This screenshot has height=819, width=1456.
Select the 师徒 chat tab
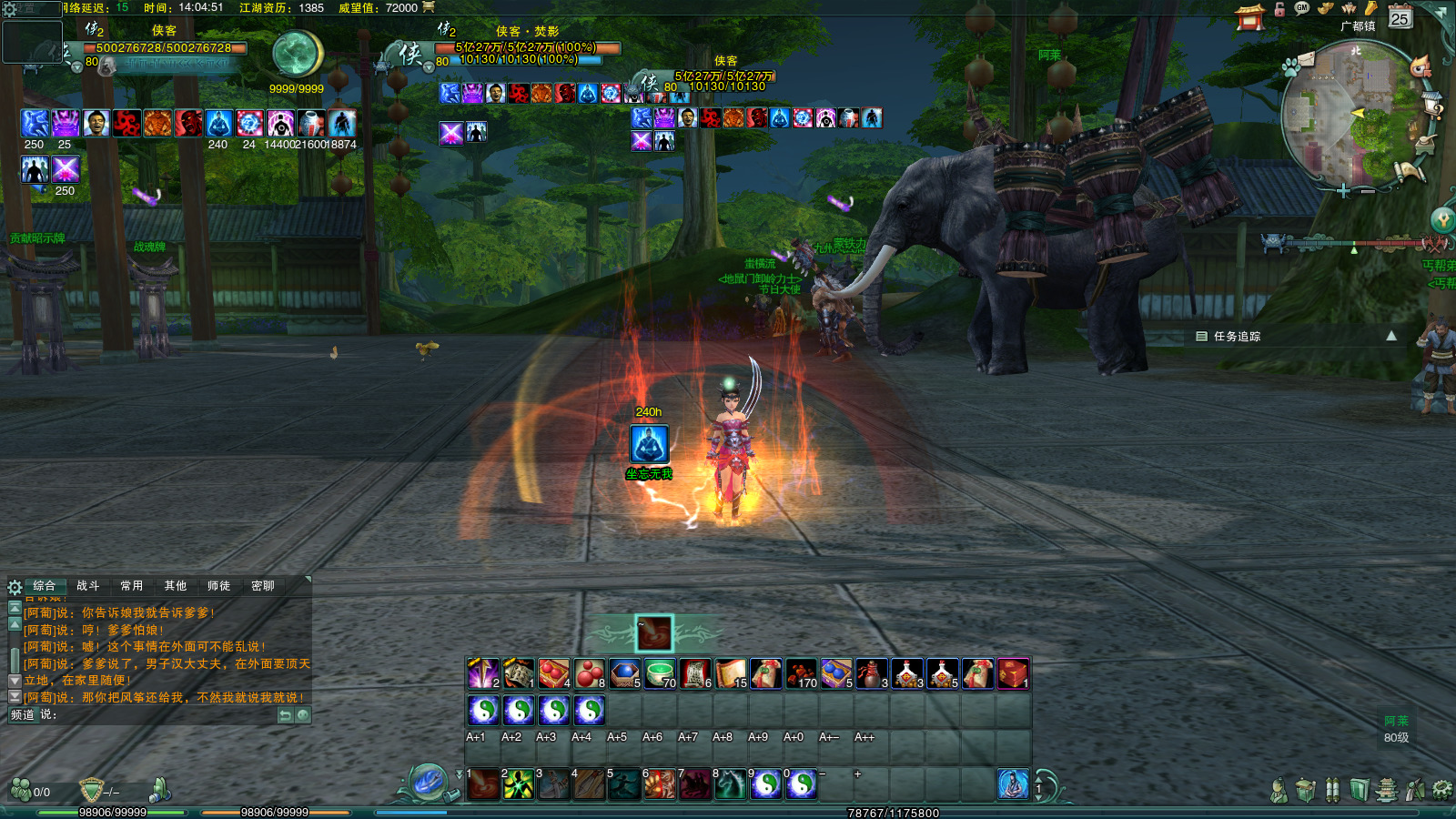(x=219, y=586)
